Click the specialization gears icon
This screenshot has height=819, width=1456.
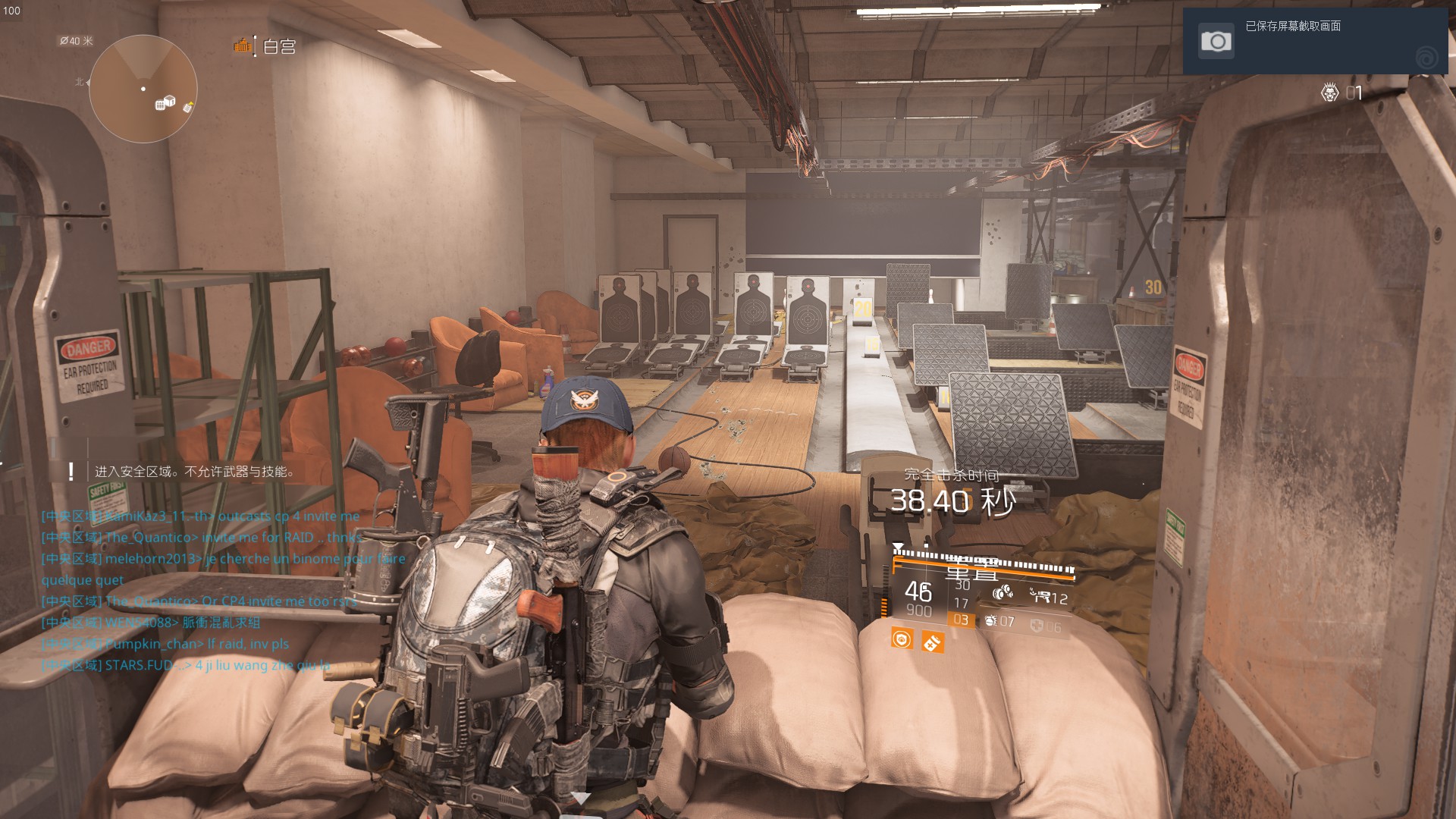coord(1003,592)
